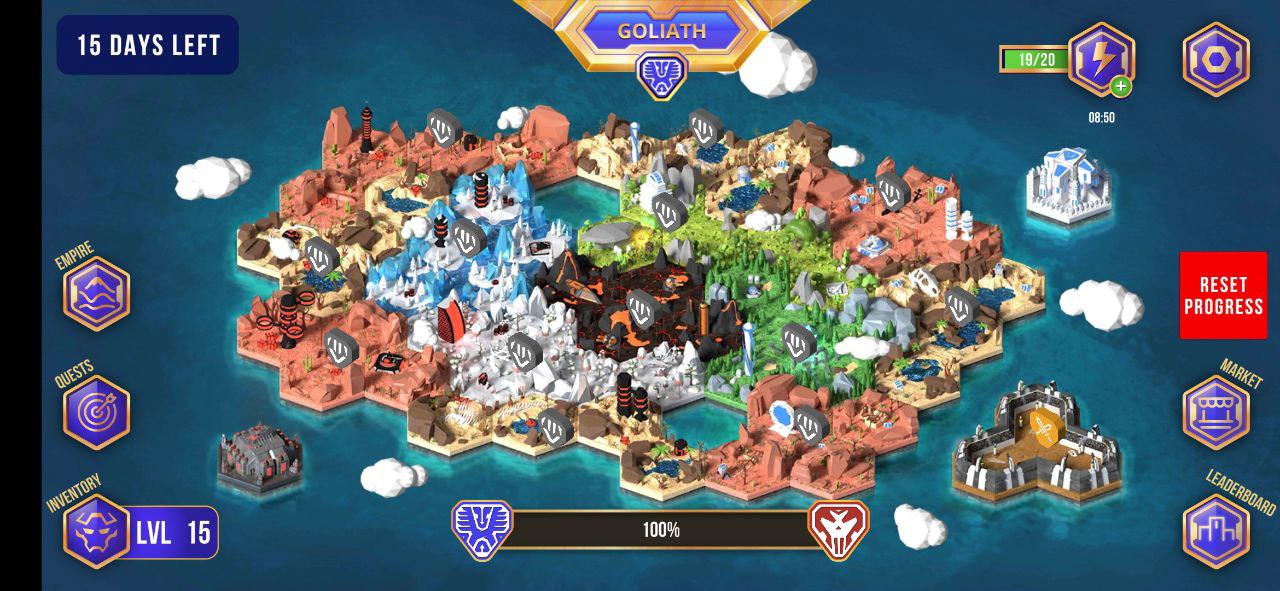The width and height of the screenshot is (1280, 591).
Task: Open the Inventory screen
Action: 97,531
